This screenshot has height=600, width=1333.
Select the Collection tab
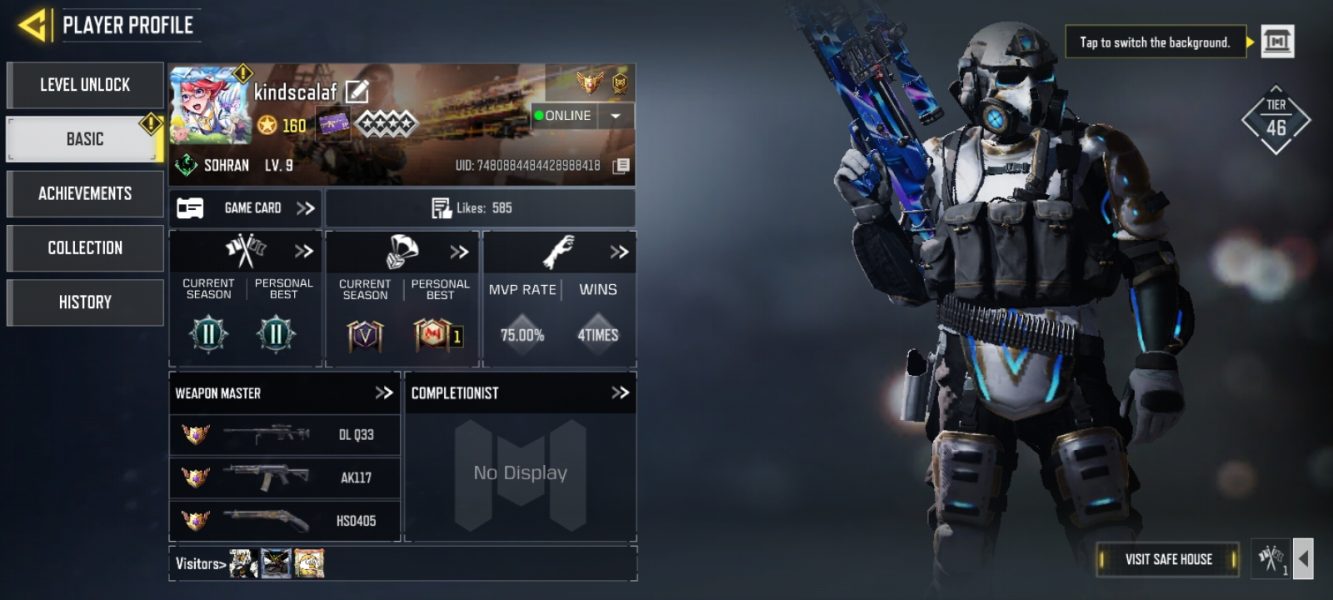pos(85,247)
